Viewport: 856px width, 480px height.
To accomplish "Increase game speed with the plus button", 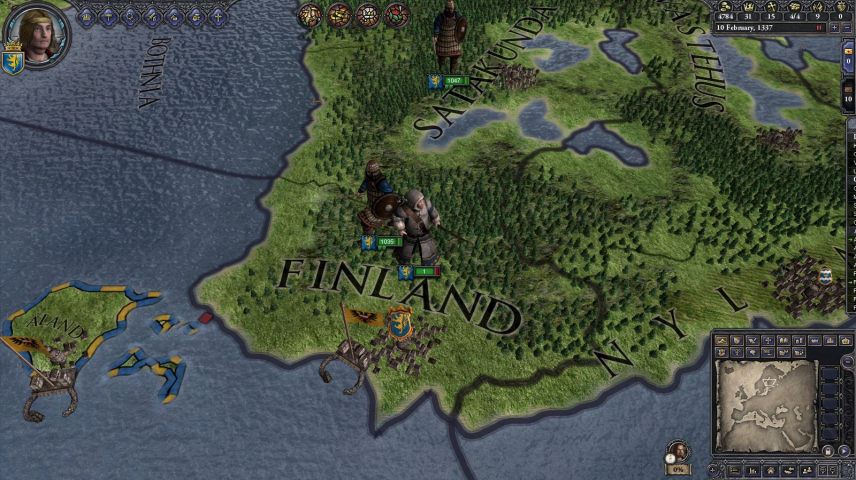I will coord(836,28).
